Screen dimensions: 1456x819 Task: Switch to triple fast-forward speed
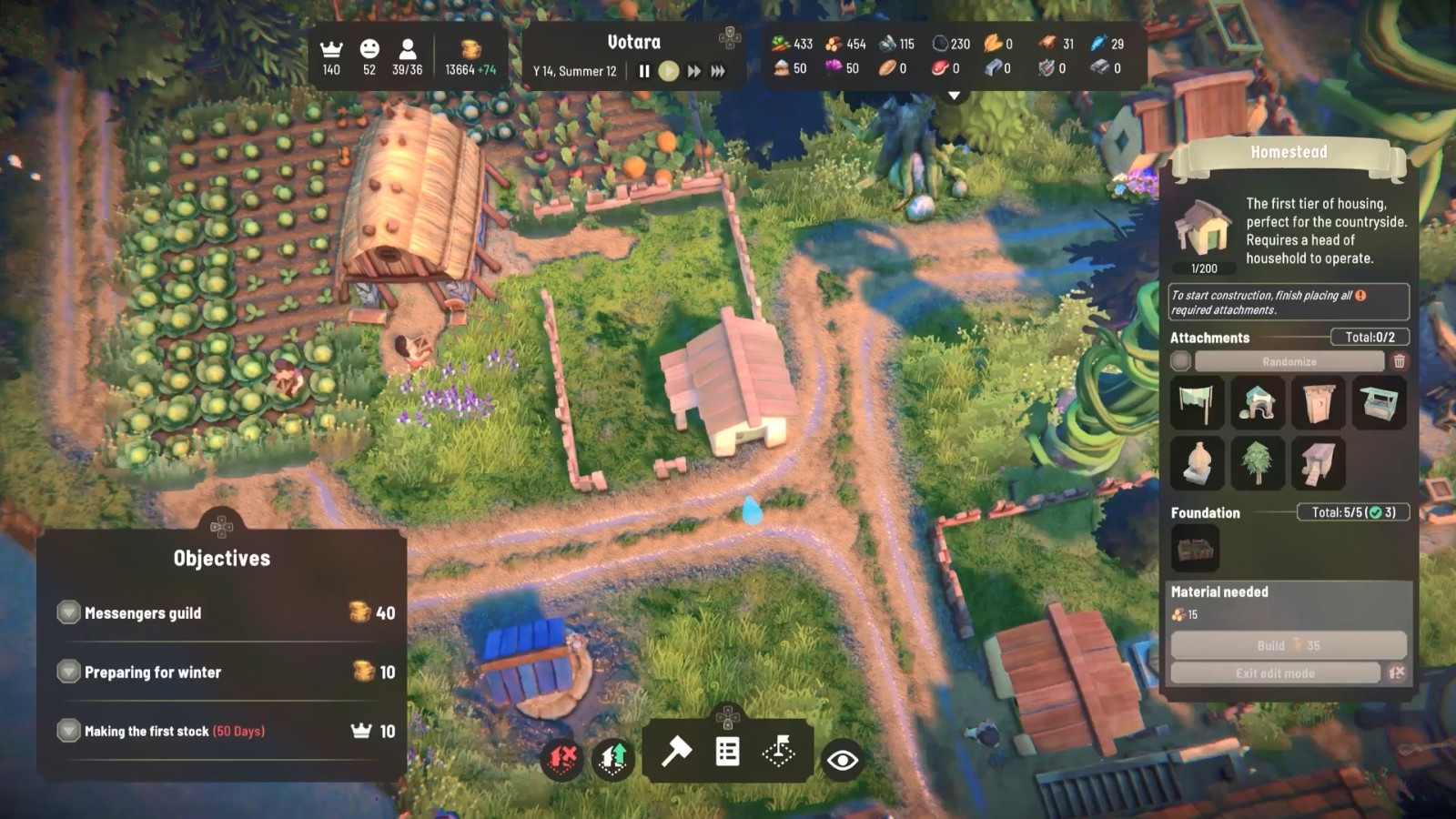click(718, 71)
